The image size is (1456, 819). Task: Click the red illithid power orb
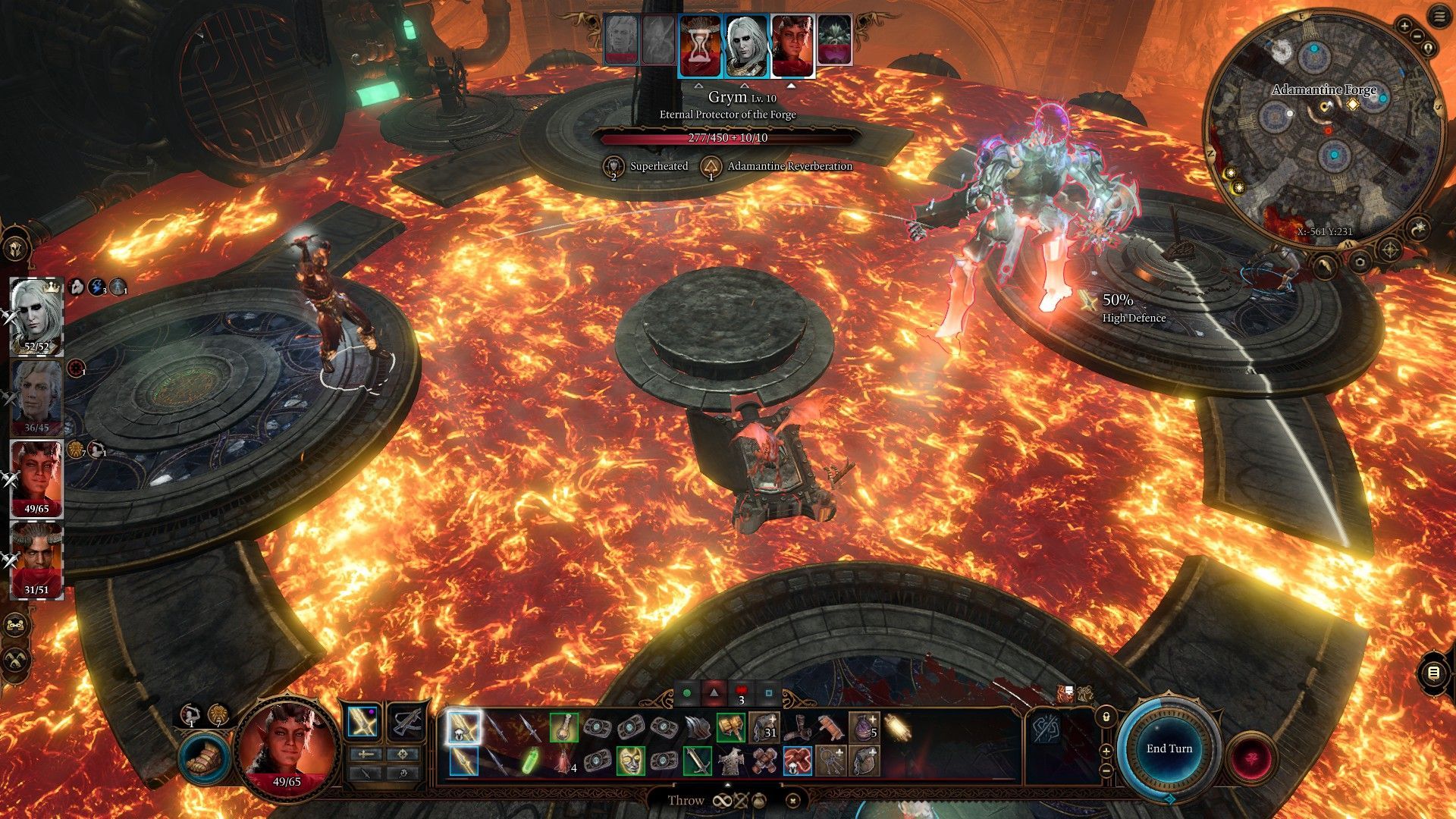[x=1252, y=758]
